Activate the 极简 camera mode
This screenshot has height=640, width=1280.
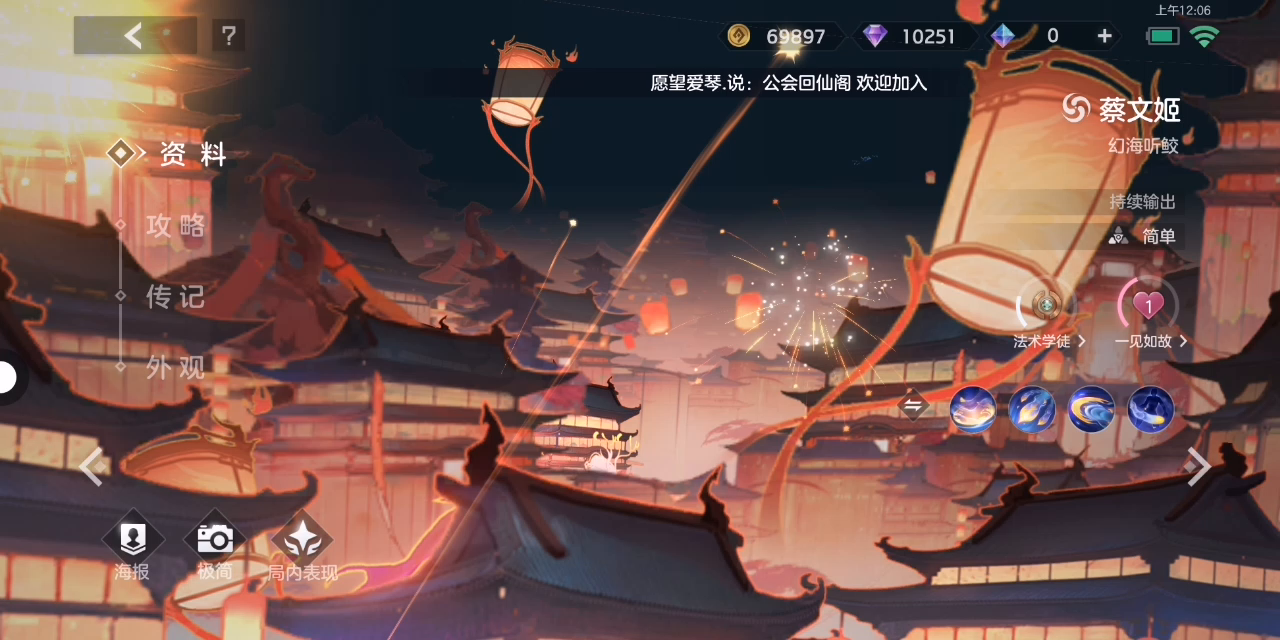coord(214,546)
